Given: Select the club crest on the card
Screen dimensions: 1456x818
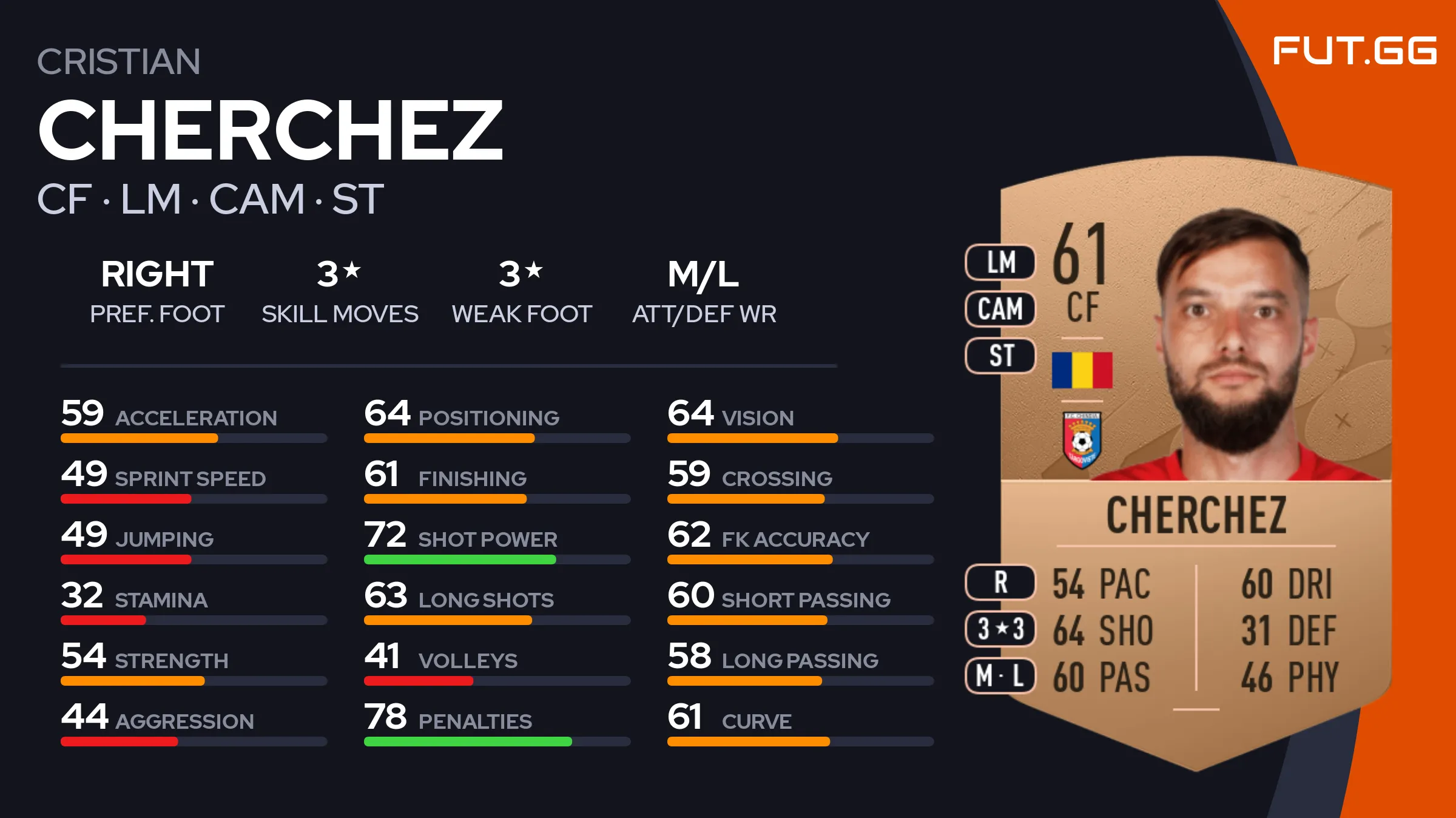Looking at the screenshot, I should pyautogui.click(x=1082, y=441).
